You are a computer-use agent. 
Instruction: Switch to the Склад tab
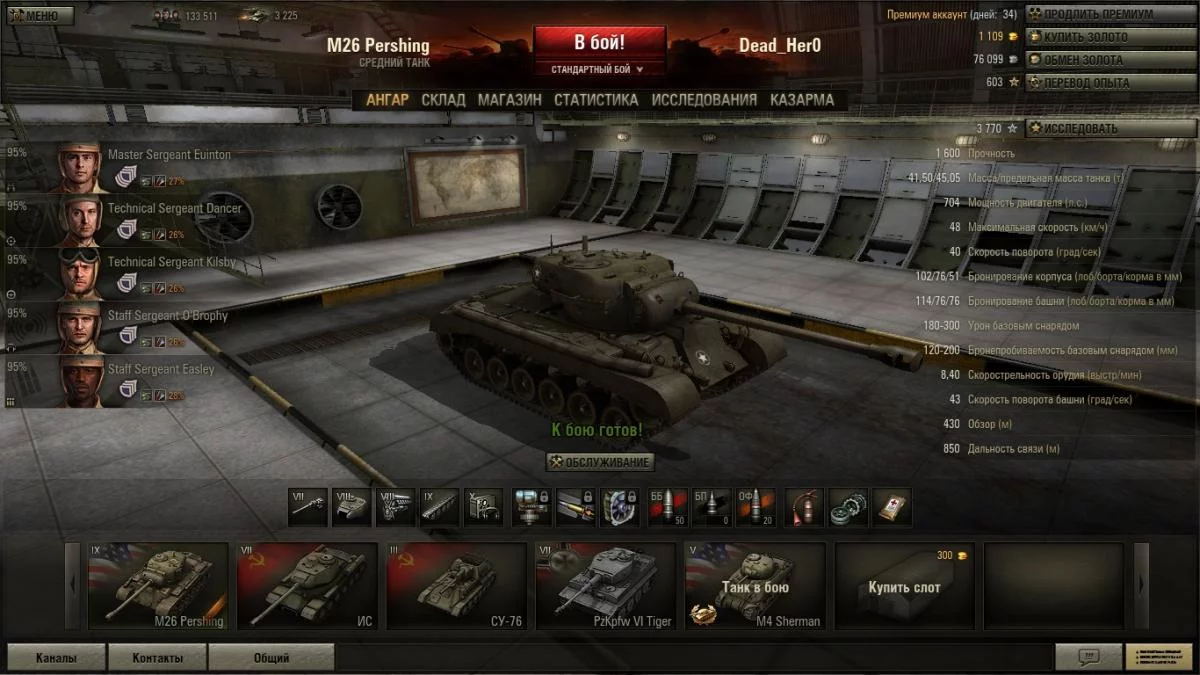[x=443, y=100]
